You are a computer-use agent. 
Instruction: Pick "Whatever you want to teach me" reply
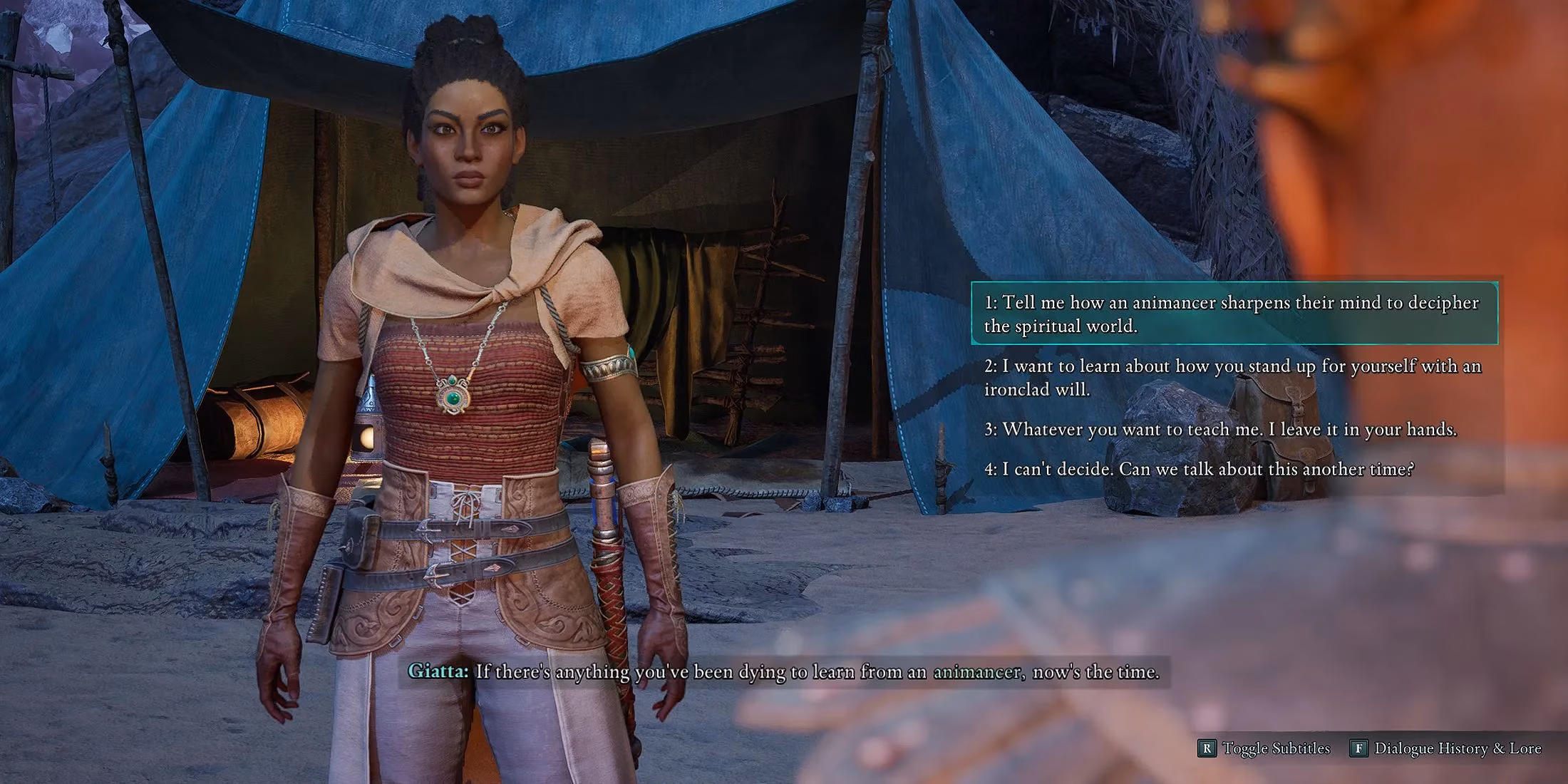(x=1220, y=429)
